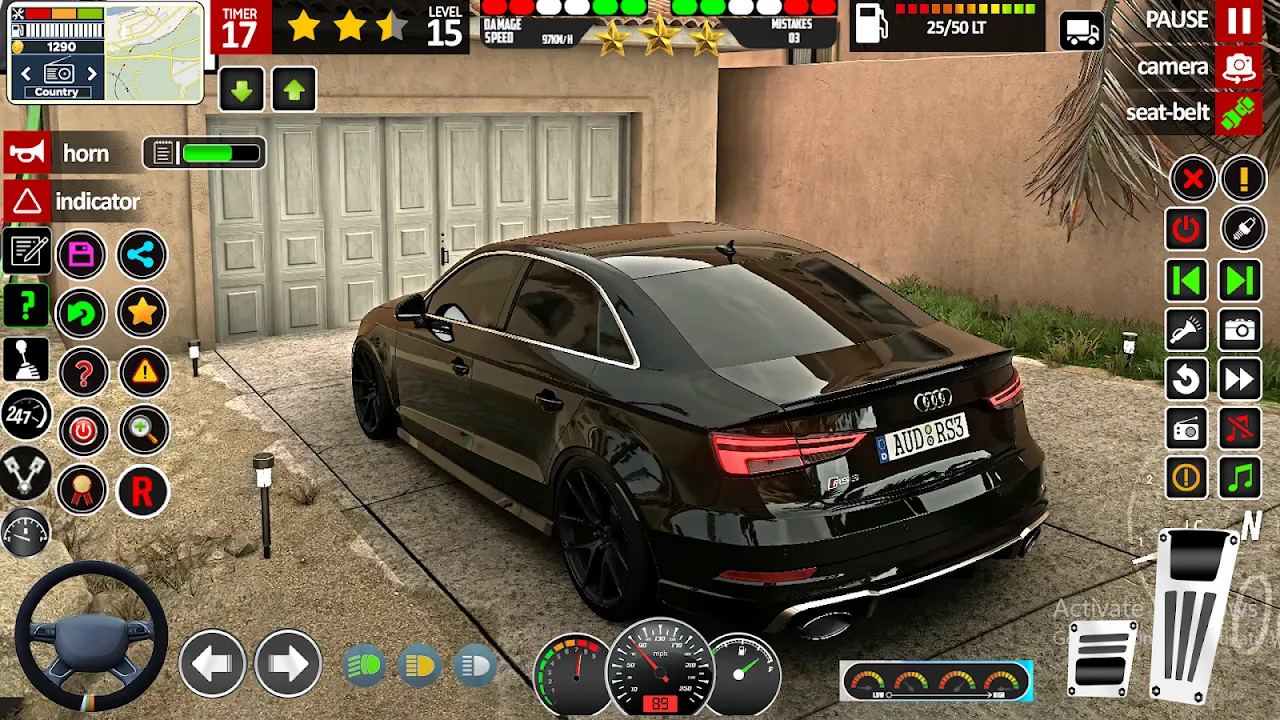Tap the brake pedal
The image size is (1280, 720).
point(1102,658)
